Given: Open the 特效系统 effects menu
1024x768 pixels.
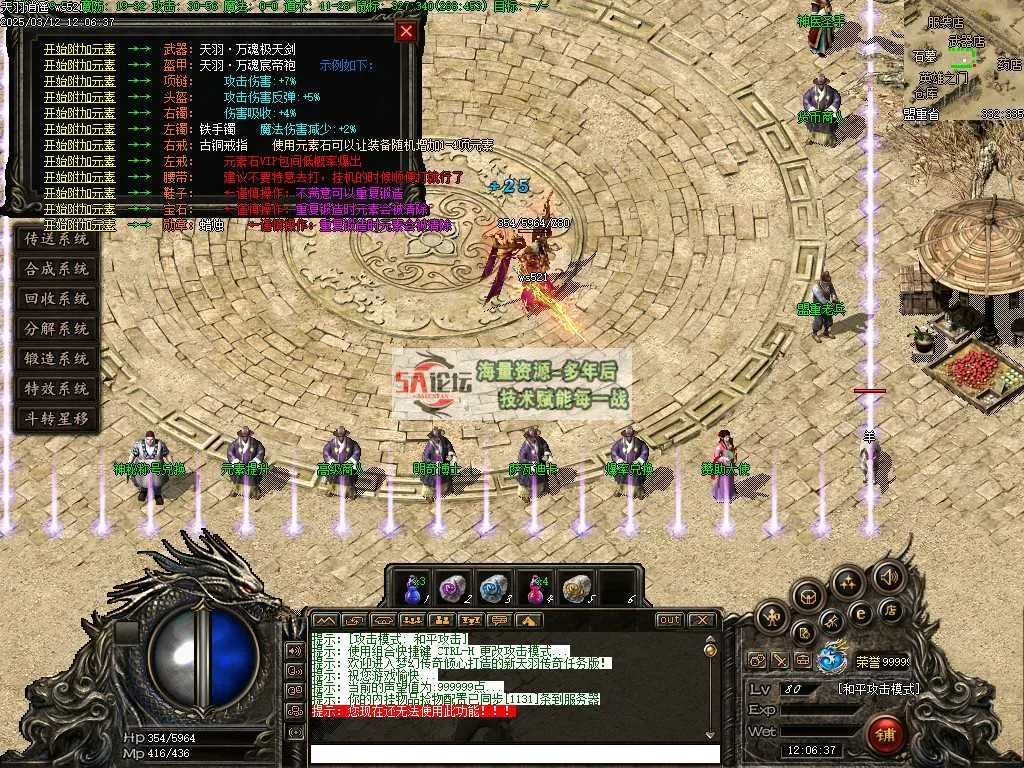Looking at the screenshot, I should tap(57, 388).
